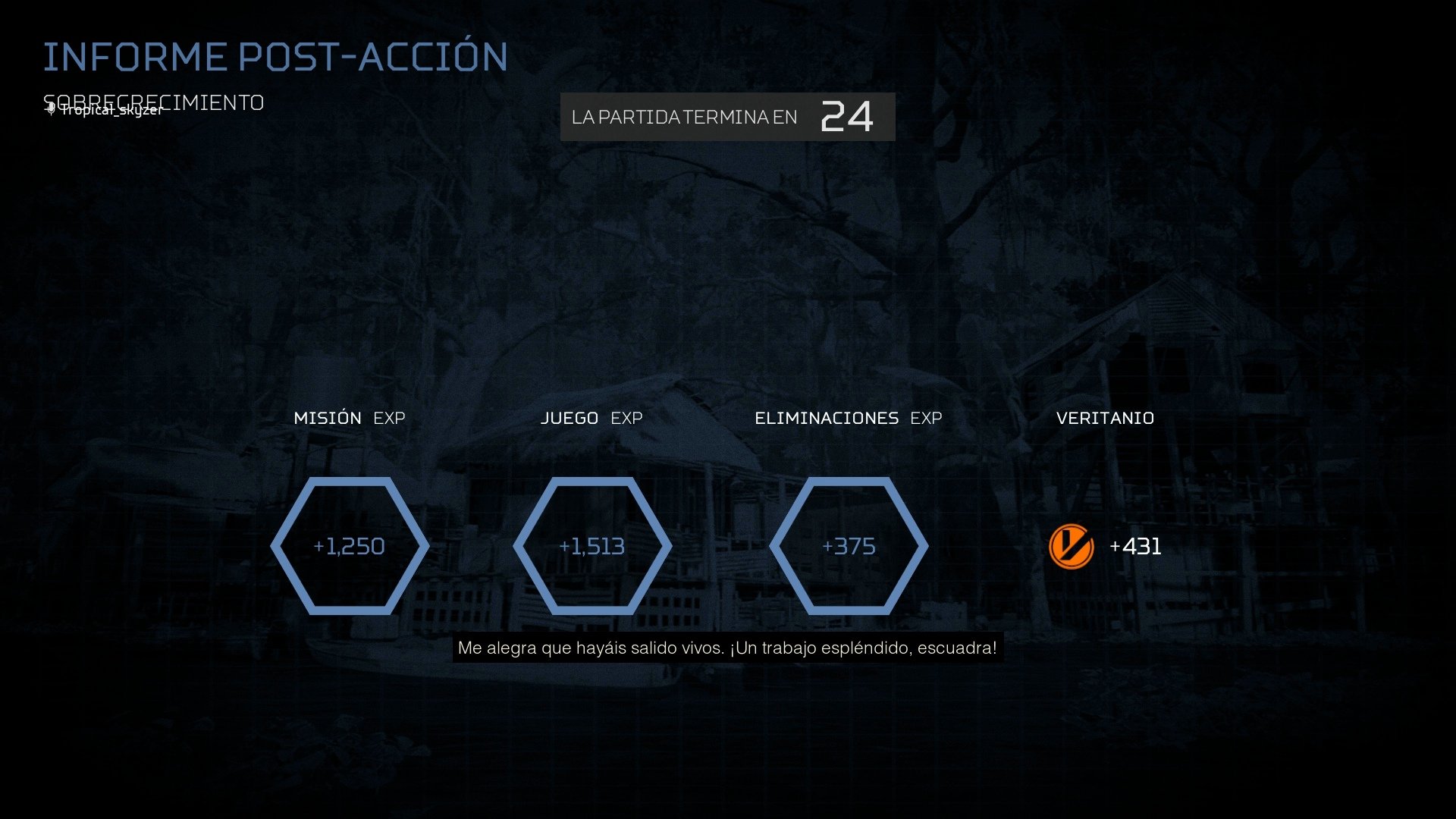Click the player name Tropical_skyzer
The image size is (1456, 819).
tap(111, 109)
